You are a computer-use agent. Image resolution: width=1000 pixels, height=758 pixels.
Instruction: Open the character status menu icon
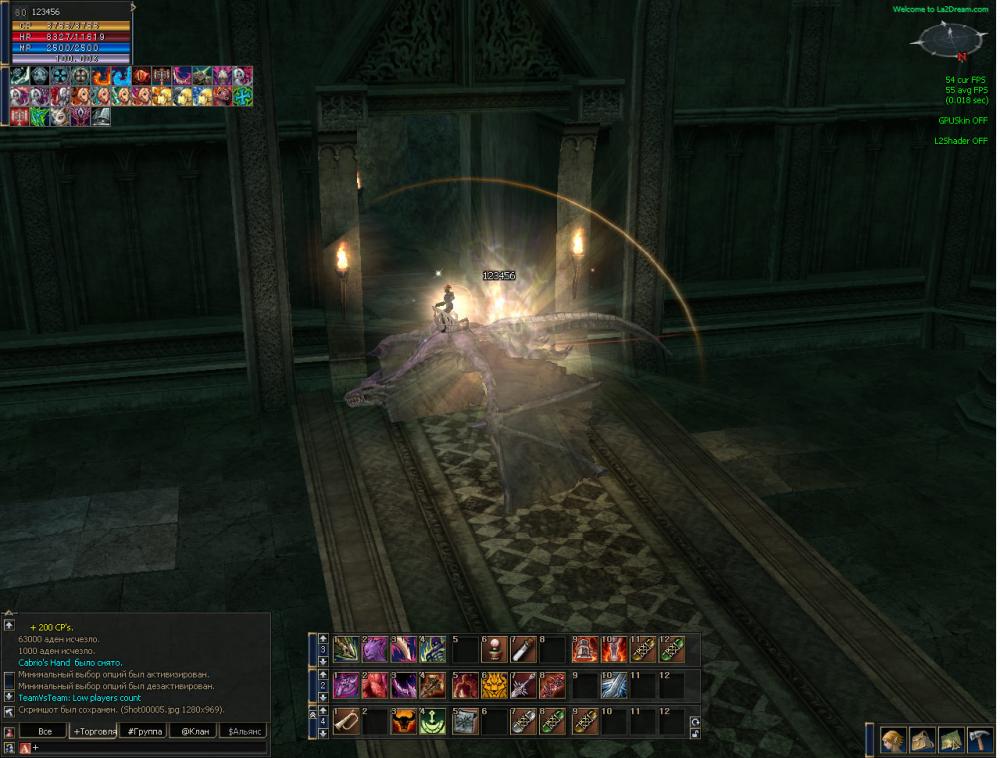[x=893, y=740]
